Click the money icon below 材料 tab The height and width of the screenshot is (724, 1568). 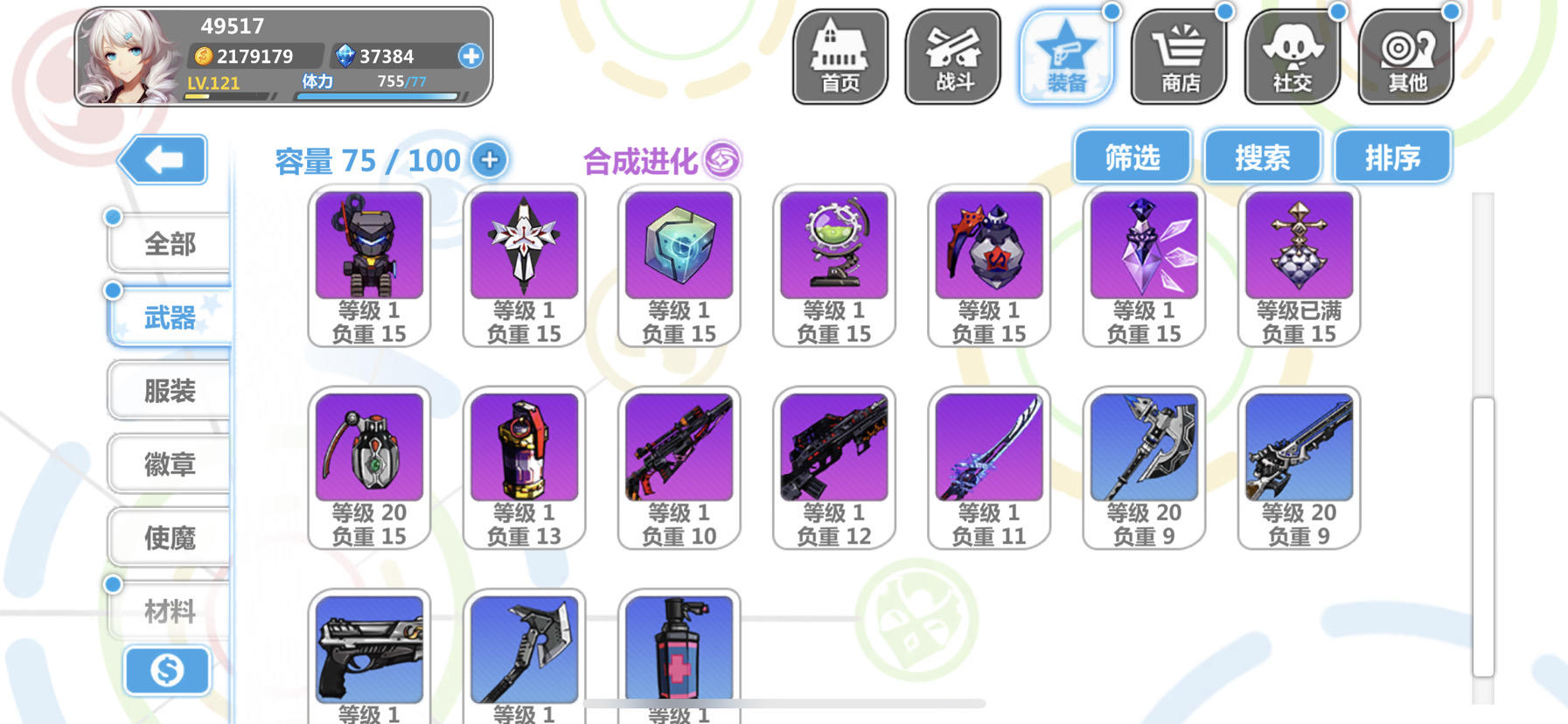click(x=167, y=671)
